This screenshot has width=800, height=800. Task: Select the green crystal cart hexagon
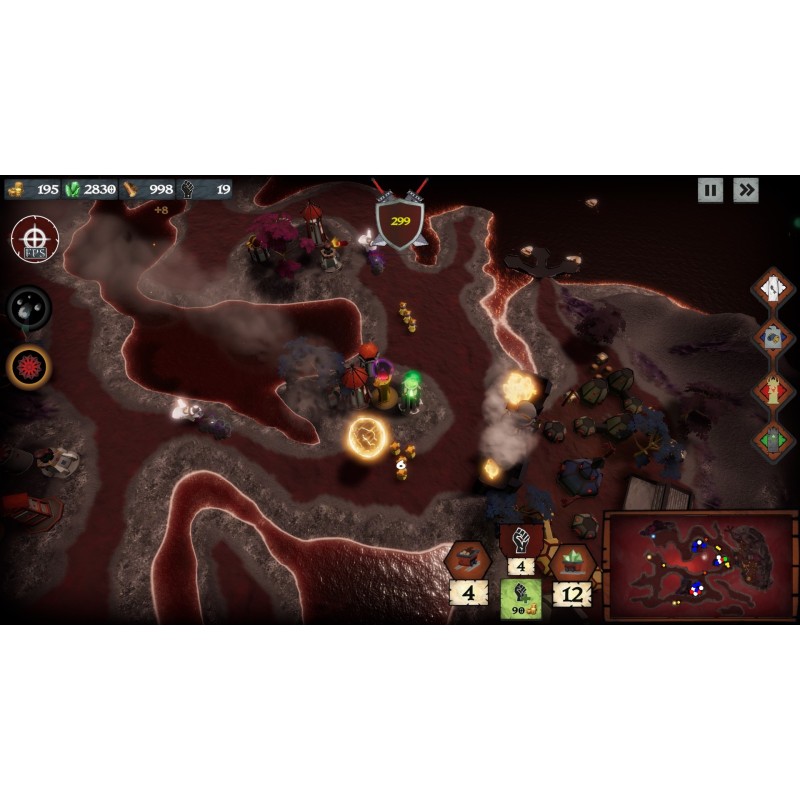tap(573, 562)
